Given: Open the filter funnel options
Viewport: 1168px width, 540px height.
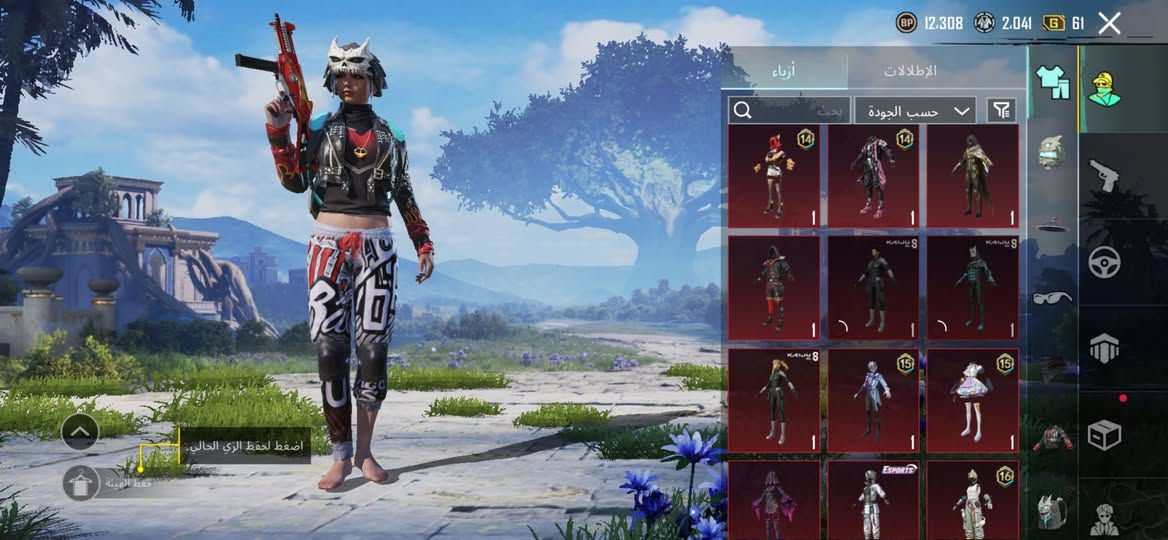Looking at the screenshot, I should (1001, 110).
